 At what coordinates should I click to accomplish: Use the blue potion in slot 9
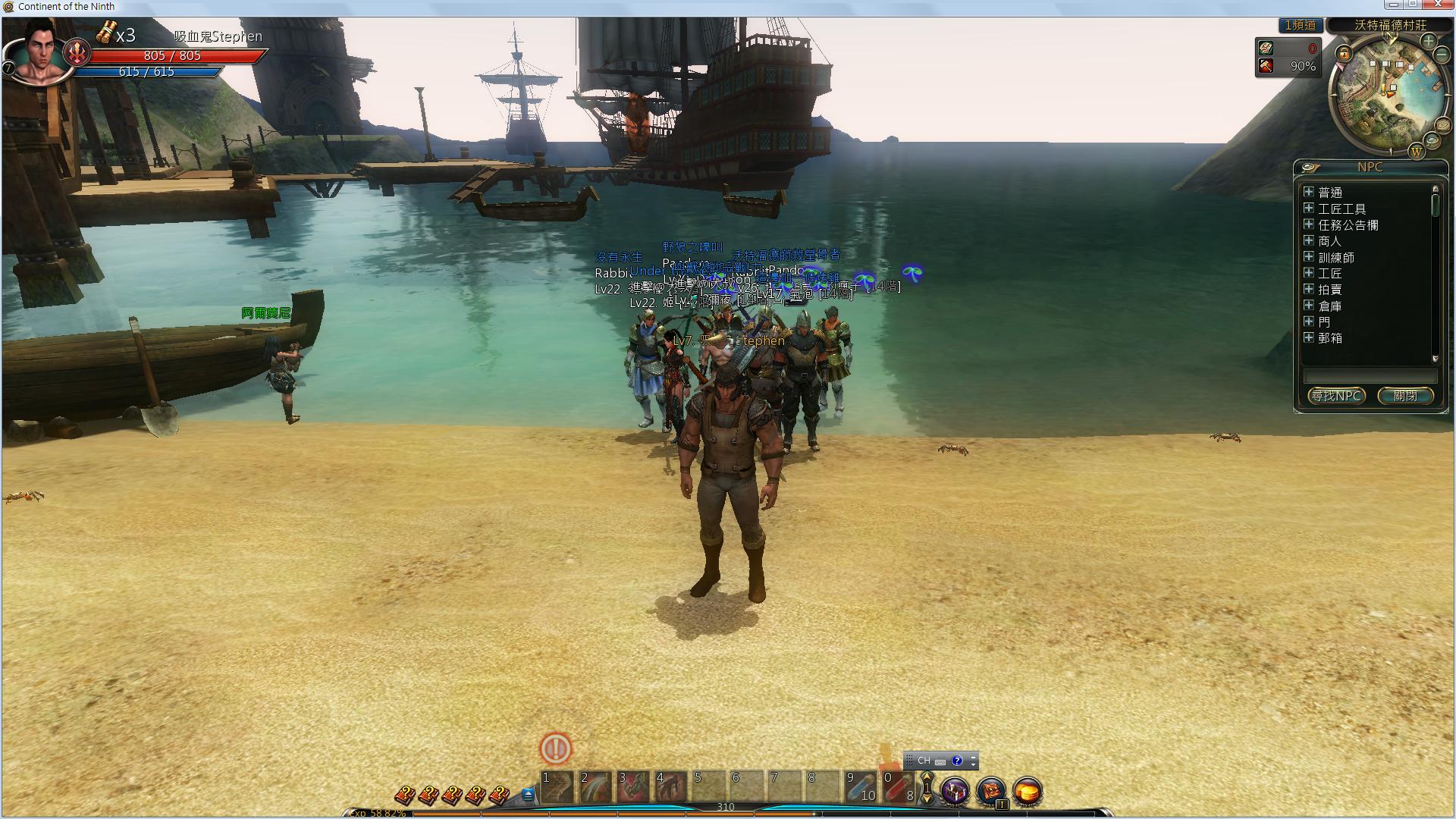860,787
